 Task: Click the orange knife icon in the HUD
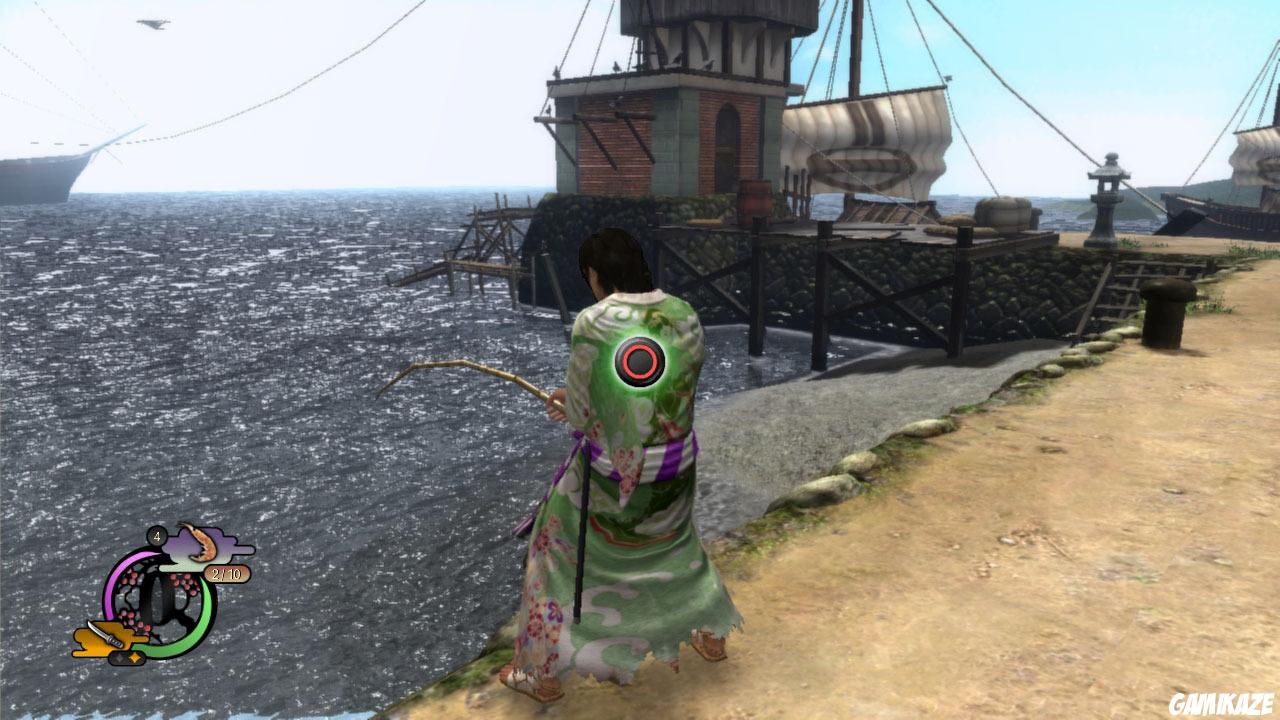click(106, 635)
